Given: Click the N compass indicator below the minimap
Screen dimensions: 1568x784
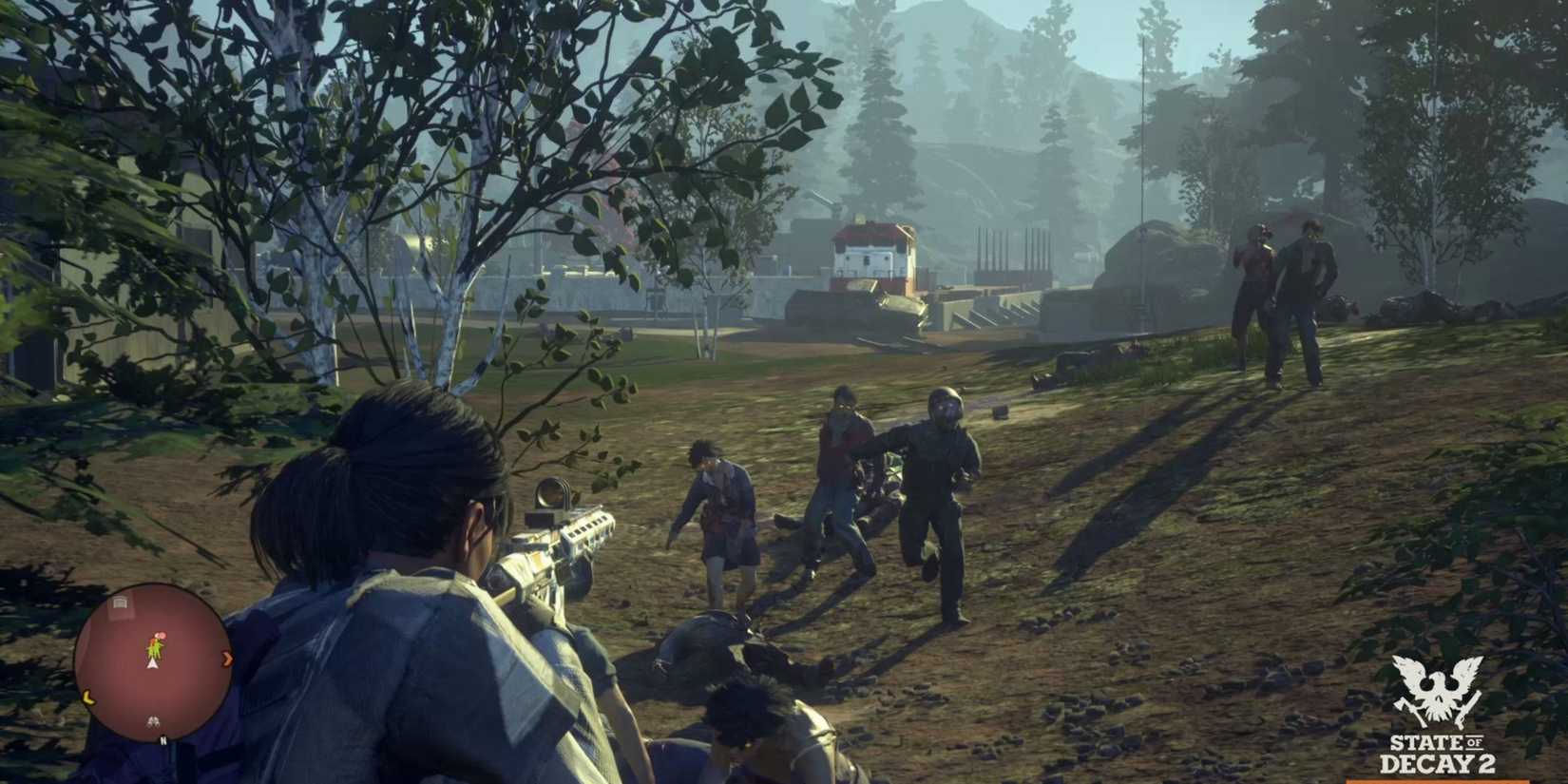Looking at the screenshot, I should coord(163,738).
